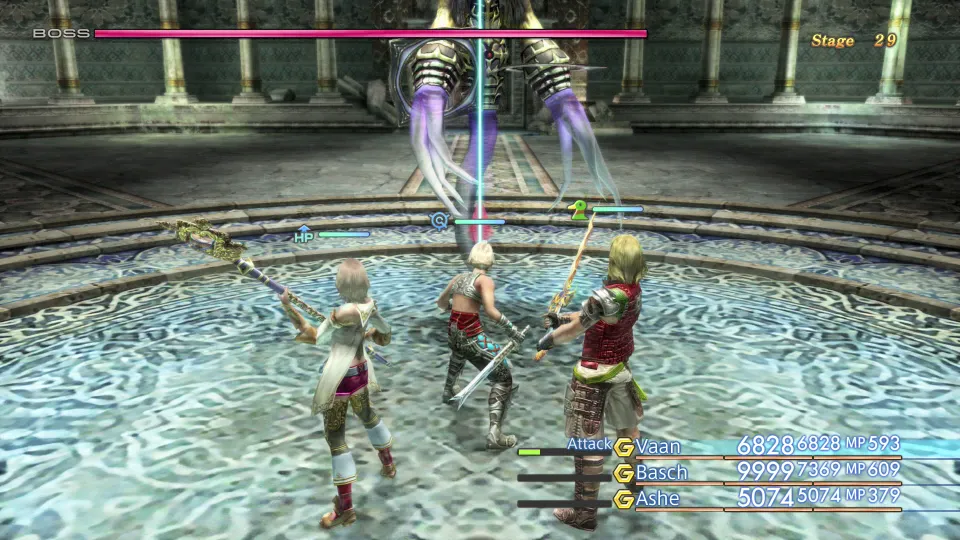Click the gambit icon beside Ashe
This screenshot has width=960, height=540.
click(x=624, y=499)
